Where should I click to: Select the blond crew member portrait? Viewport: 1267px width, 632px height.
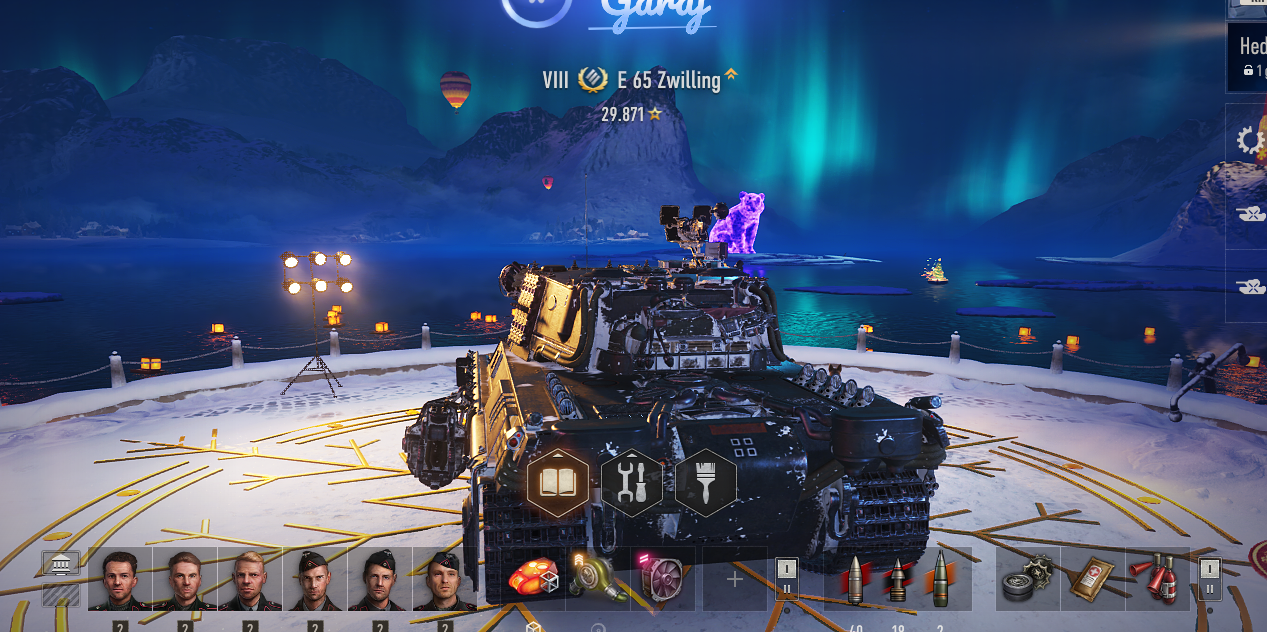point(250,579)
